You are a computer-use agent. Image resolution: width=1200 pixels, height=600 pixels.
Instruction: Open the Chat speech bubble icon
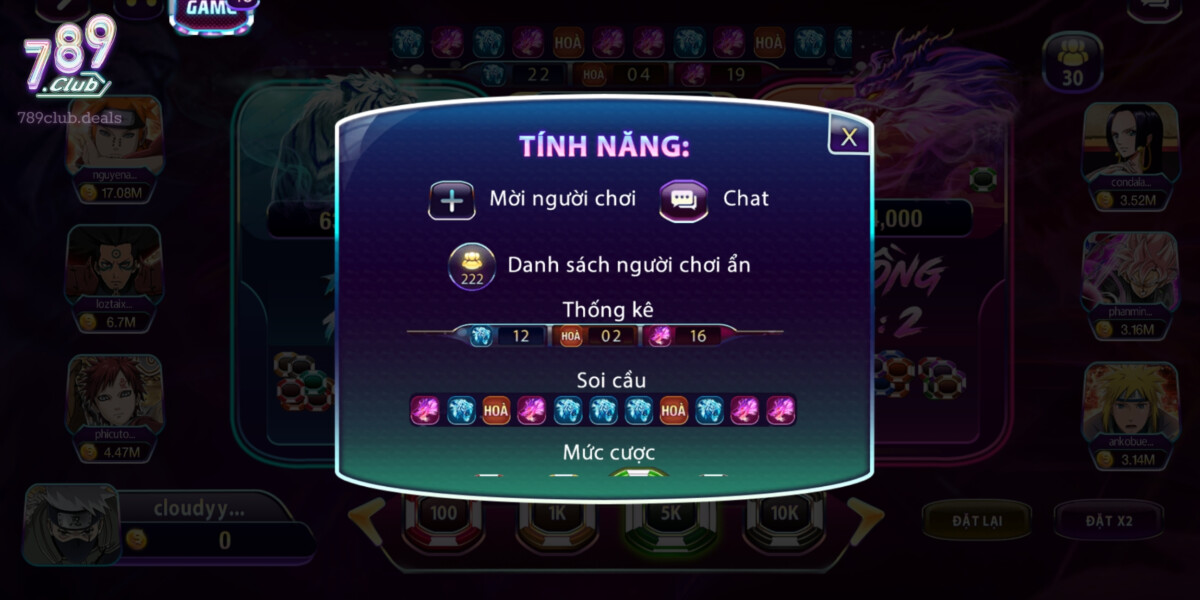tap(684, 200)
